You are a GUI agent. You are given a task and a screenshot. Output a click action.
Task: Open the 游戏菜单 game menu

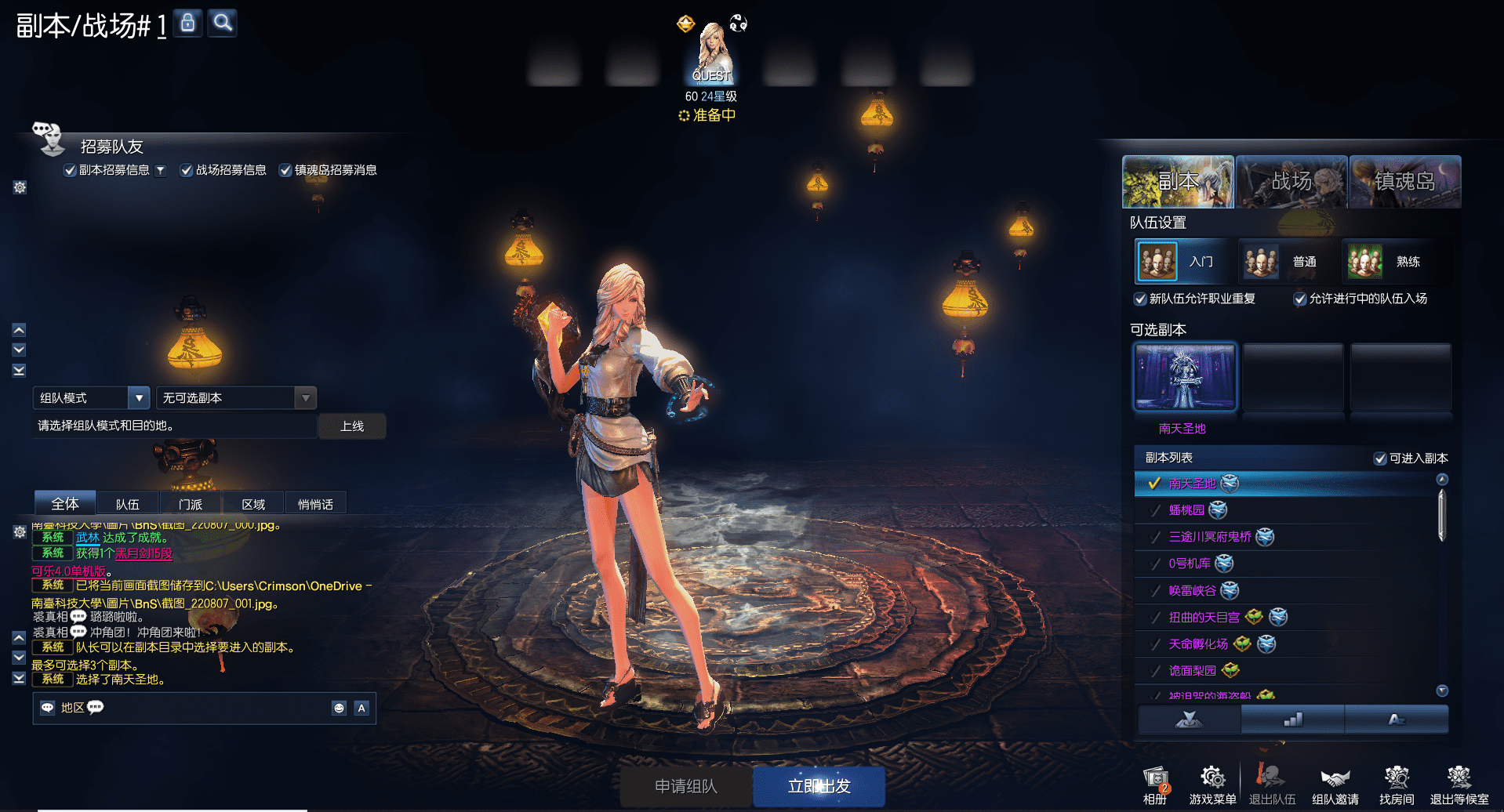(1212, 785)
